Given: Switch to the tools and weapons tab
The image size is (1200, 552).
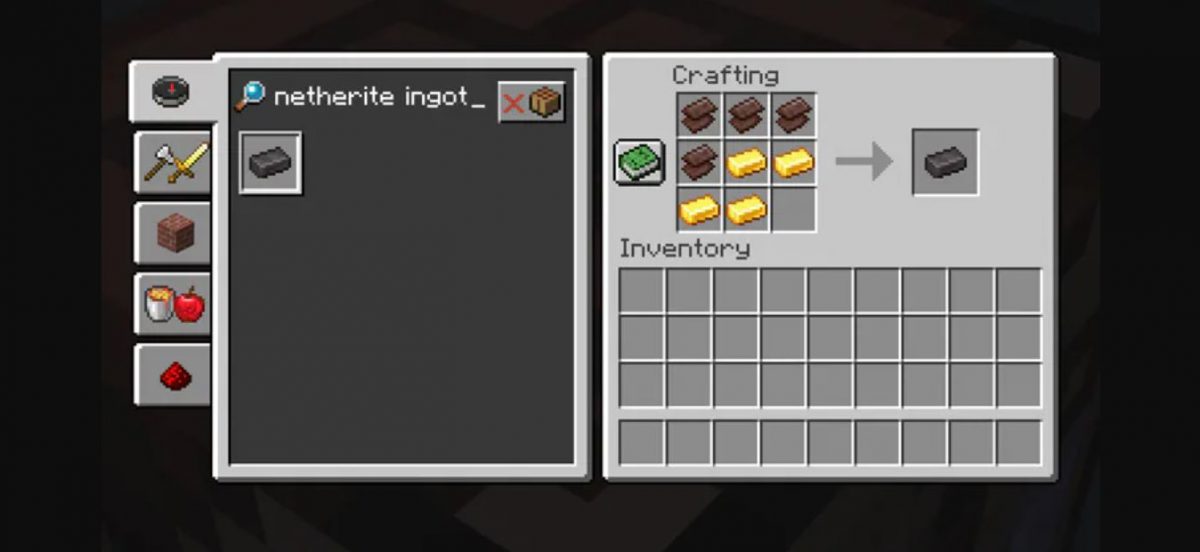Looking at the screenshot, I should [174, 163].
